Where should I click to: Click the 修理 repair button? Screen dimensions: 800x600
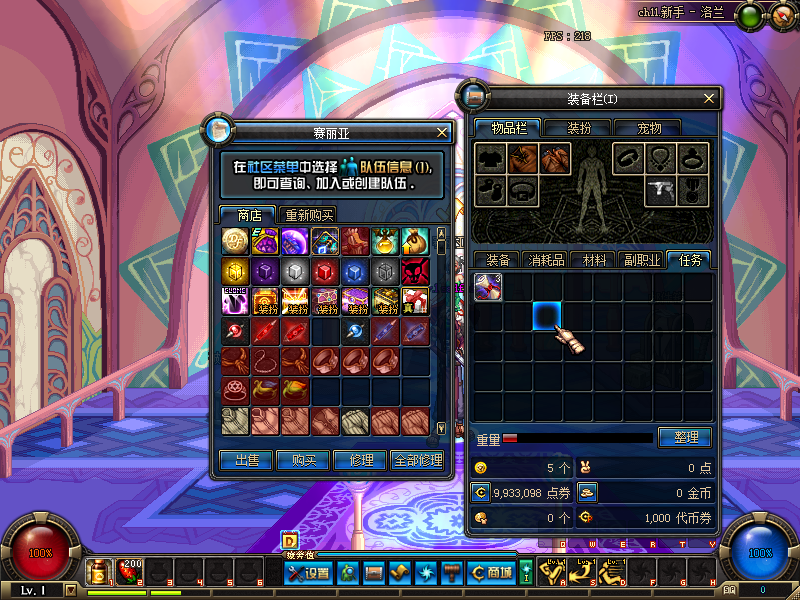pyautogui.click(x=361, y=460)
